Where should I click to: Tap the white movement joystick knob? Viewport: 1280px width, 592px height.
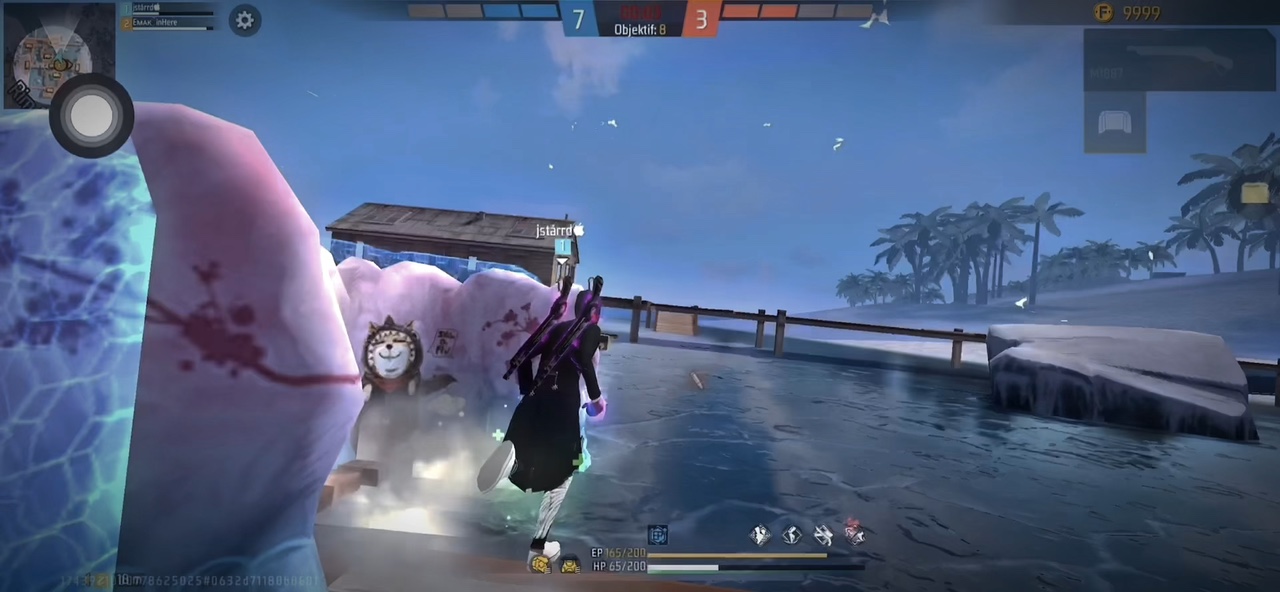pos(91,116)
